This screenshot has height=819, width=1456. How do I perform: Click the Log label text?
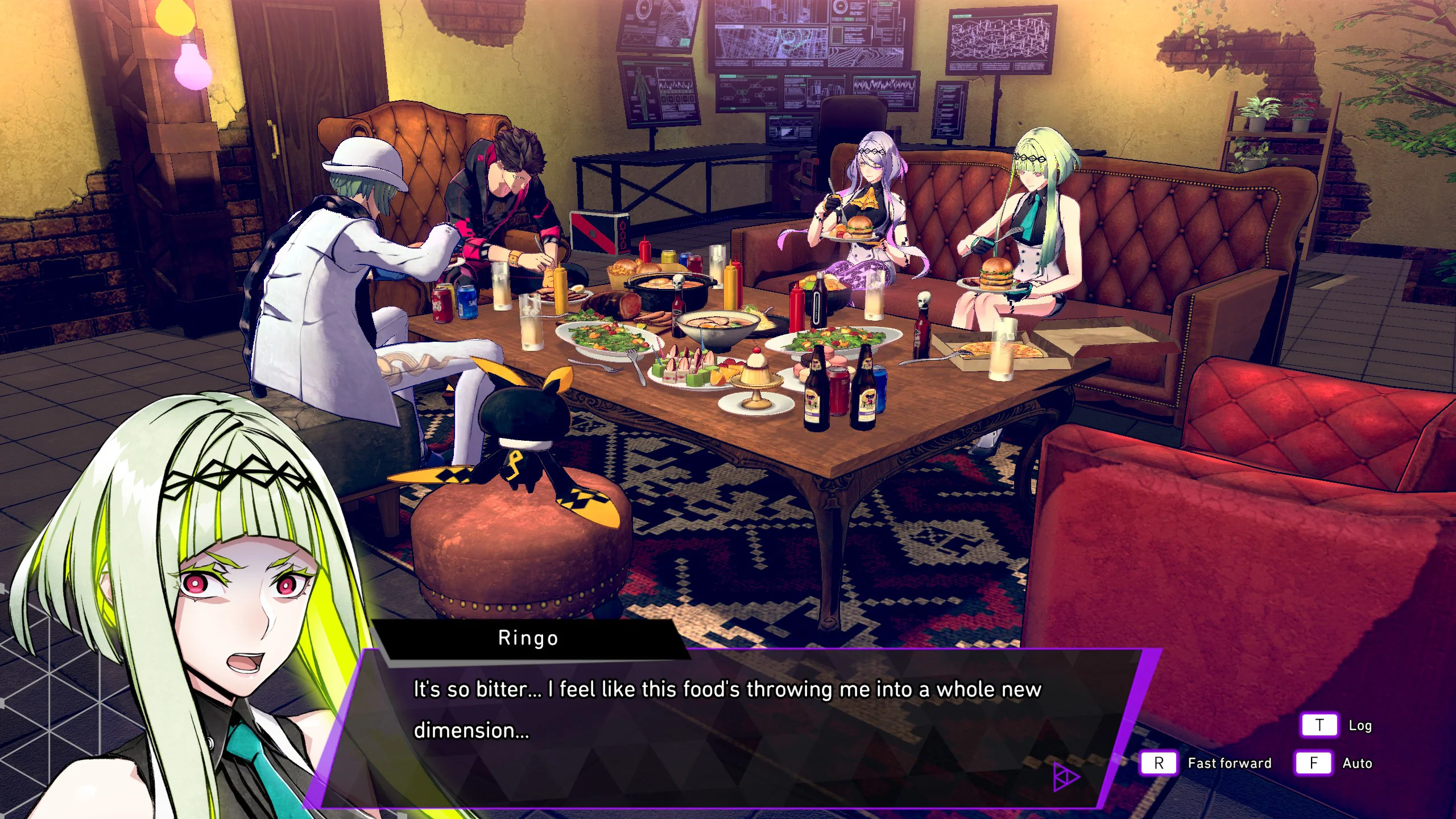point(1362,726)
